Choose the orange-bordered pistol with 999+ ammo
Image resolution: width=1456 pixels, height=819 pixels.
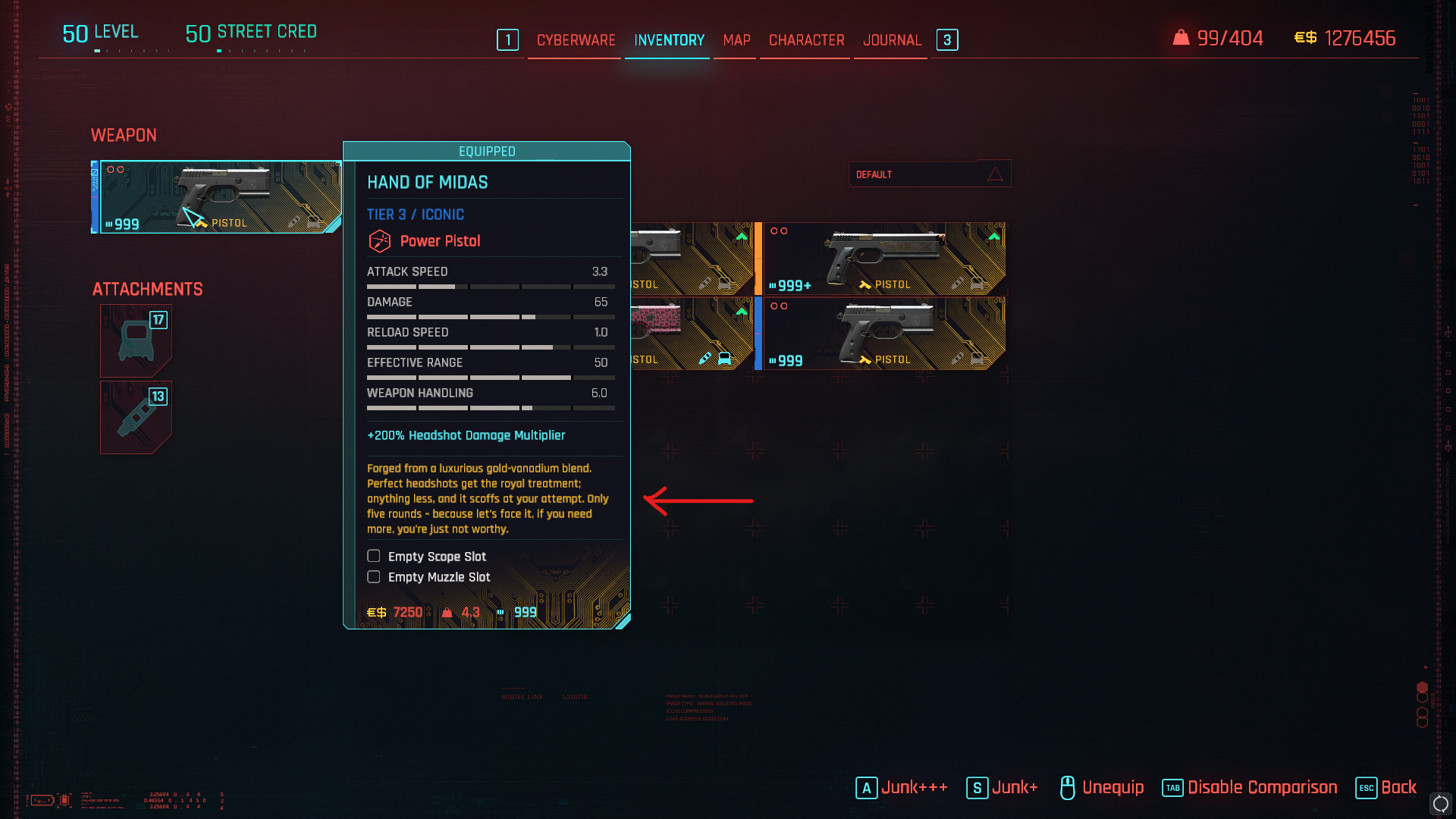(x=883, y=259)
